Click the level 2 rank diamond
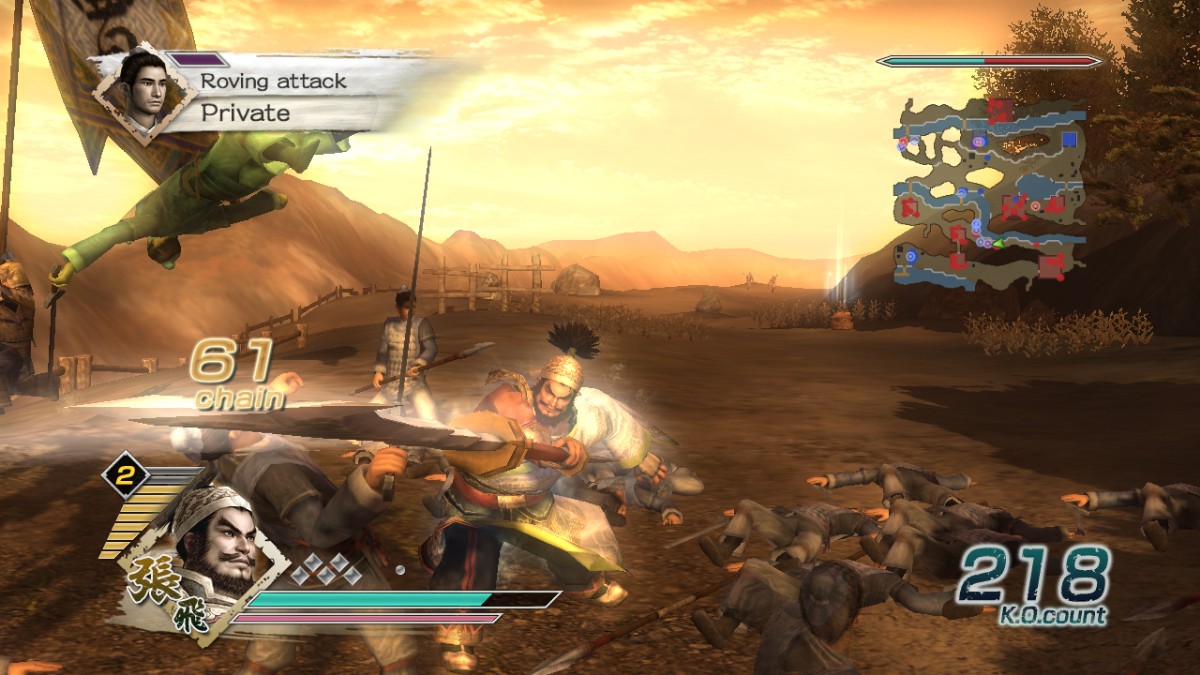Screen dimensions: 1200x675 tap(124, 477)
